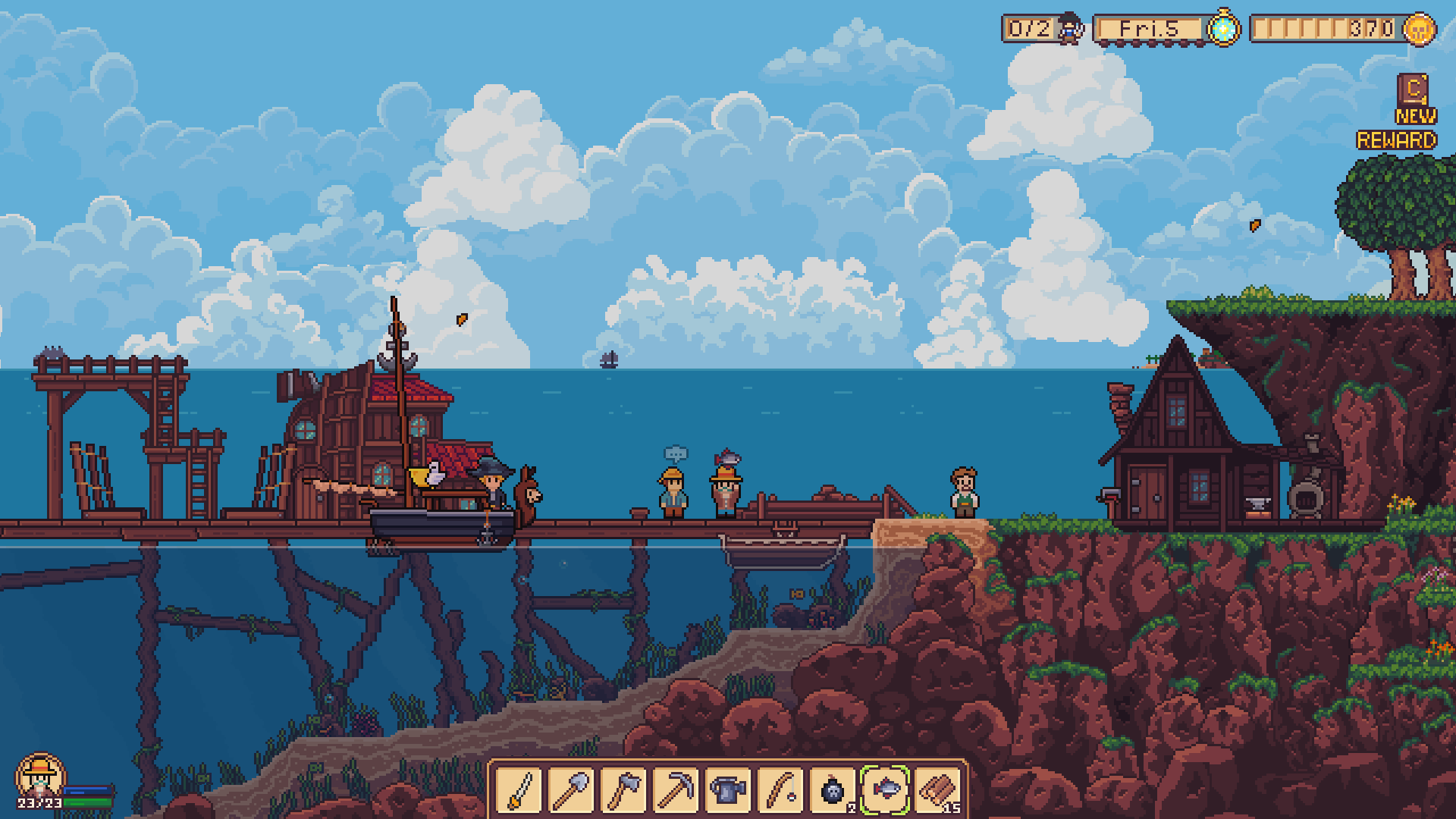Open the New Reward book icon
The width and height of the screenshot is (1456, 819).
pyautogui.click(x=1413, y=89)
